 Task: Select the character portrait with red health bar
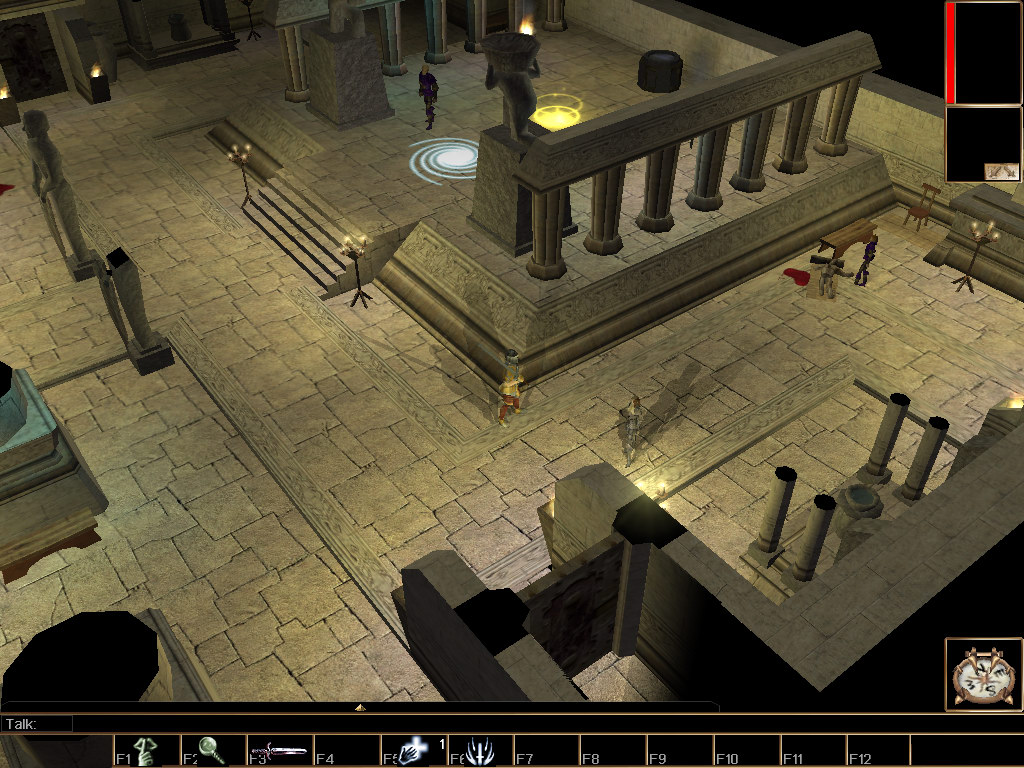click(983, 53)
